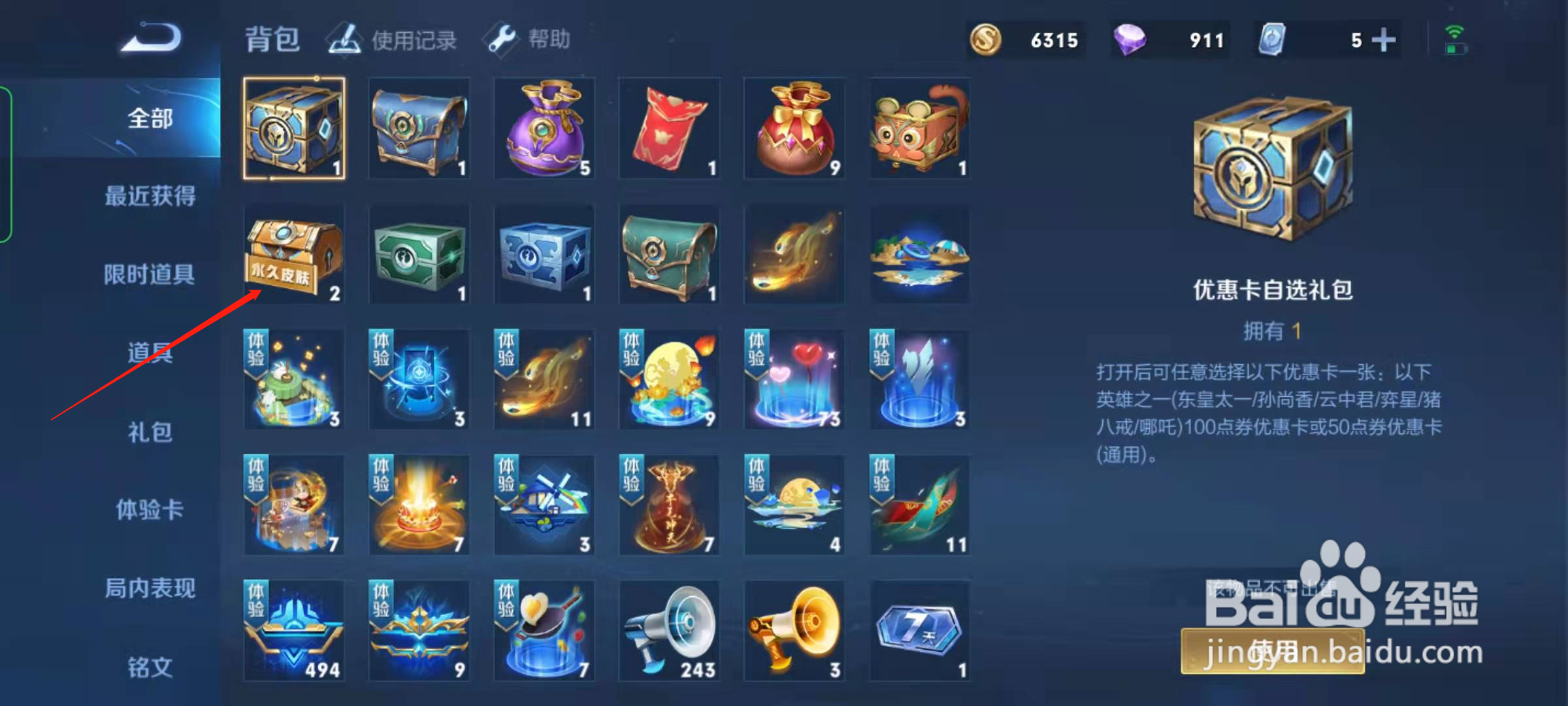
Task: Click the green chest item in row two
Action: tap(419, 255)
